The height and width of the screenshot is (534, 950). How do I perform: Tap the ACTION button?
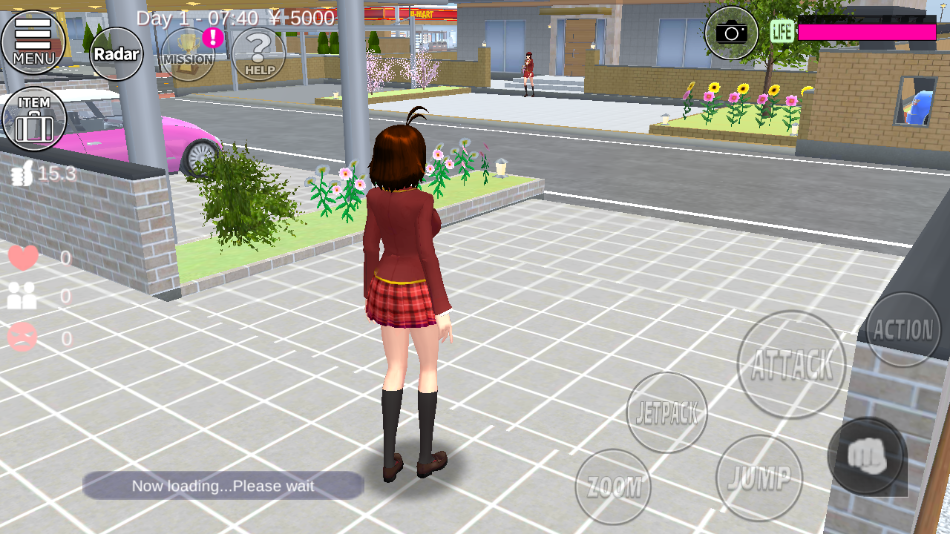pos(903,329)
